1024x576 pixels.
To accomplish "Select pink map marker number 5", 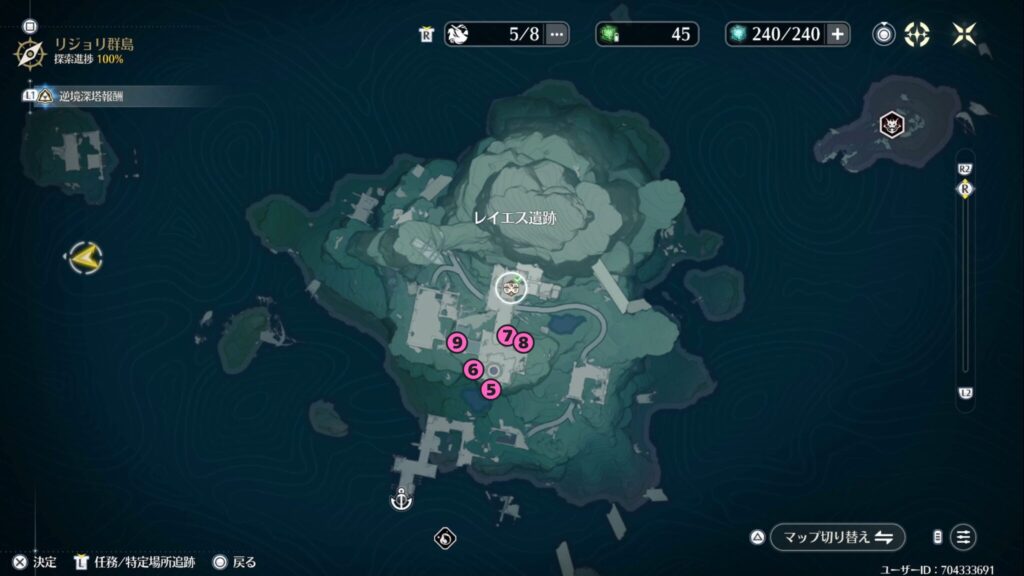I will pos(490,389).
